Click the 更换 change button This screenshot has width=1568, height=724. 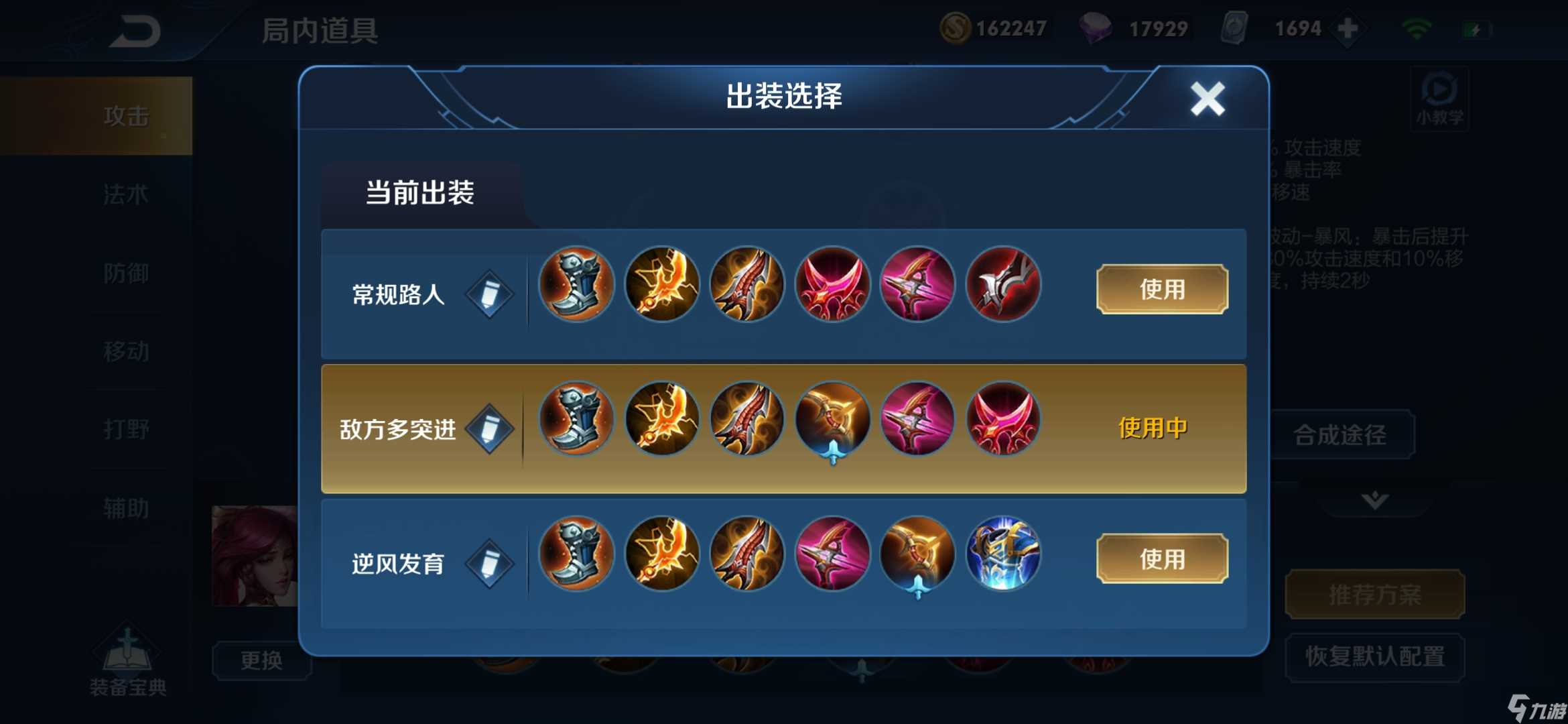pos(262,660)
